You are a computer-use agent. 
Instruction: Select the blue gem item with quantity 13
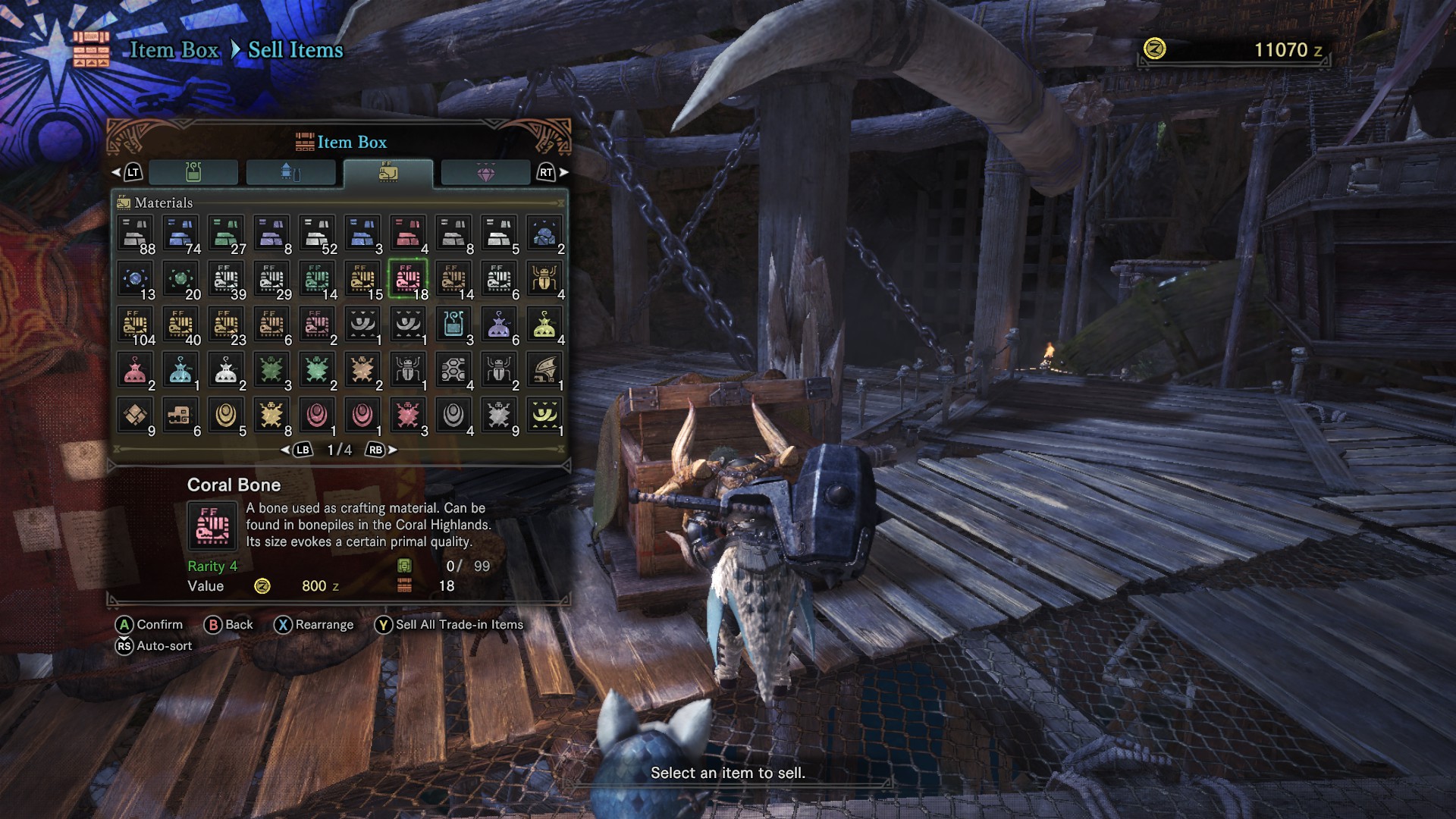135,279
